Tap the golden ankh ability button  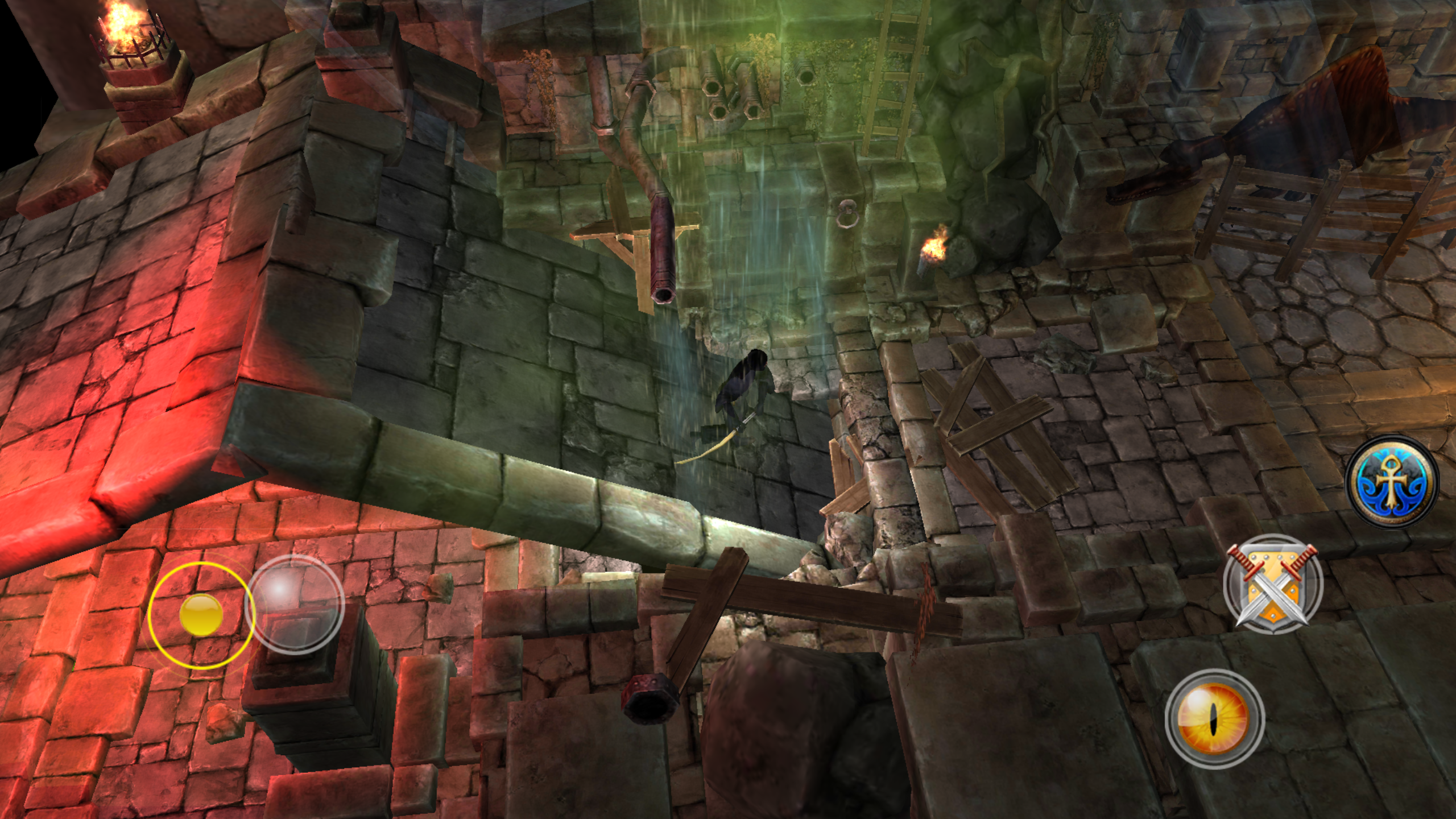pyautogui.click(x=1392, y=481)
